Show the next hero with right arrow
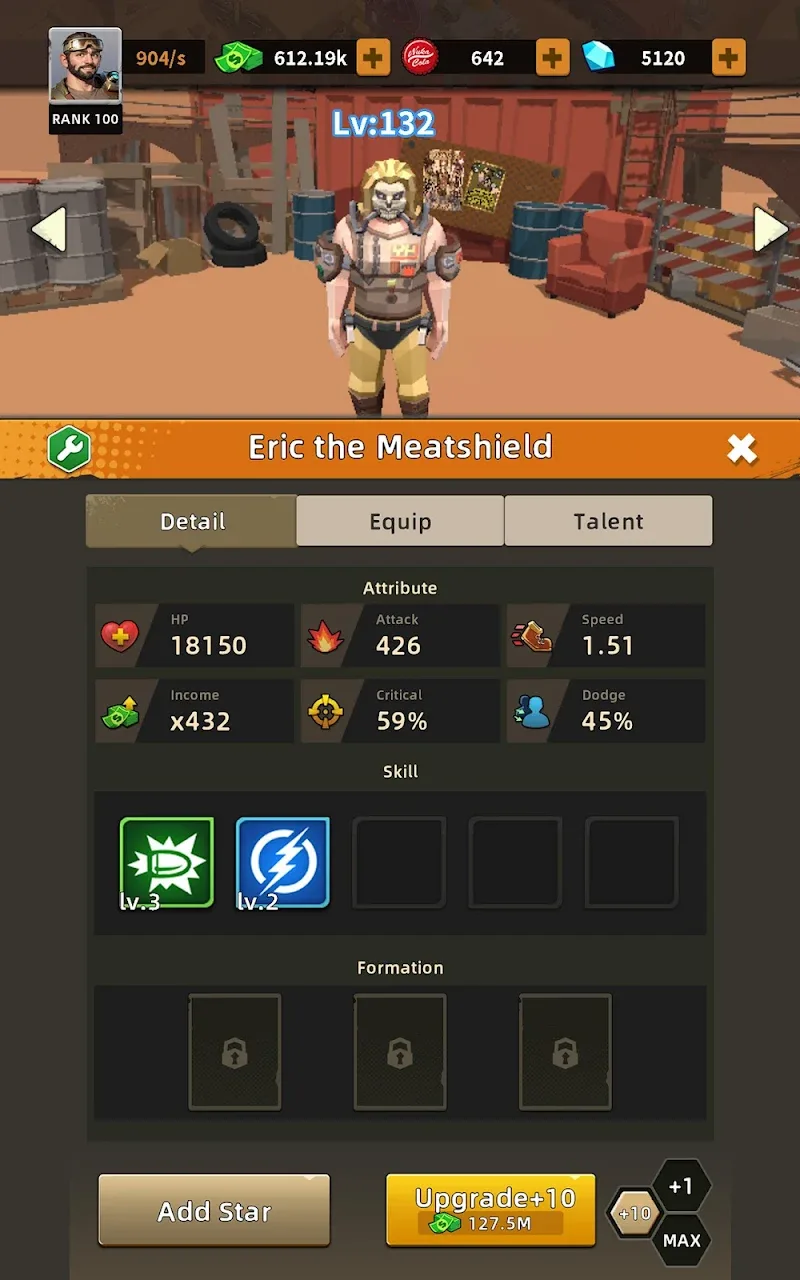 coord(770,229)
